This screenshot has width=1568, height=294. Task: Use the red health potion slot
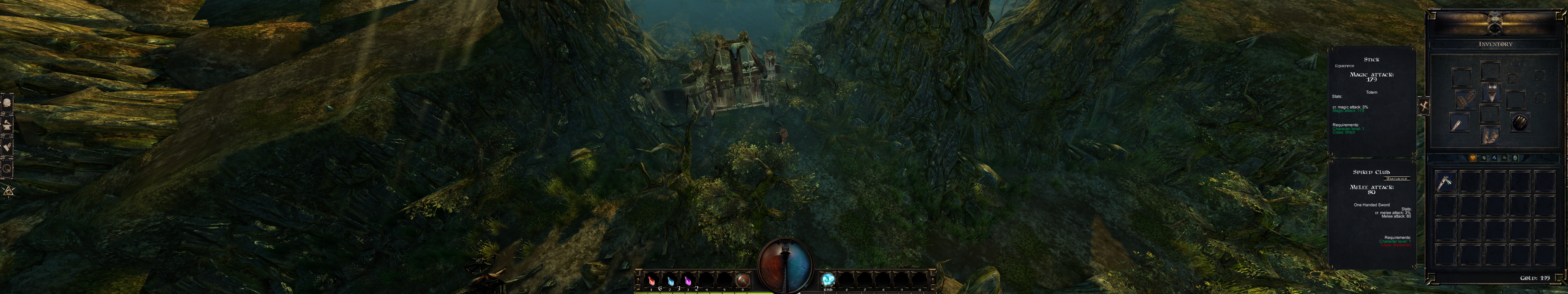(651, 281)
